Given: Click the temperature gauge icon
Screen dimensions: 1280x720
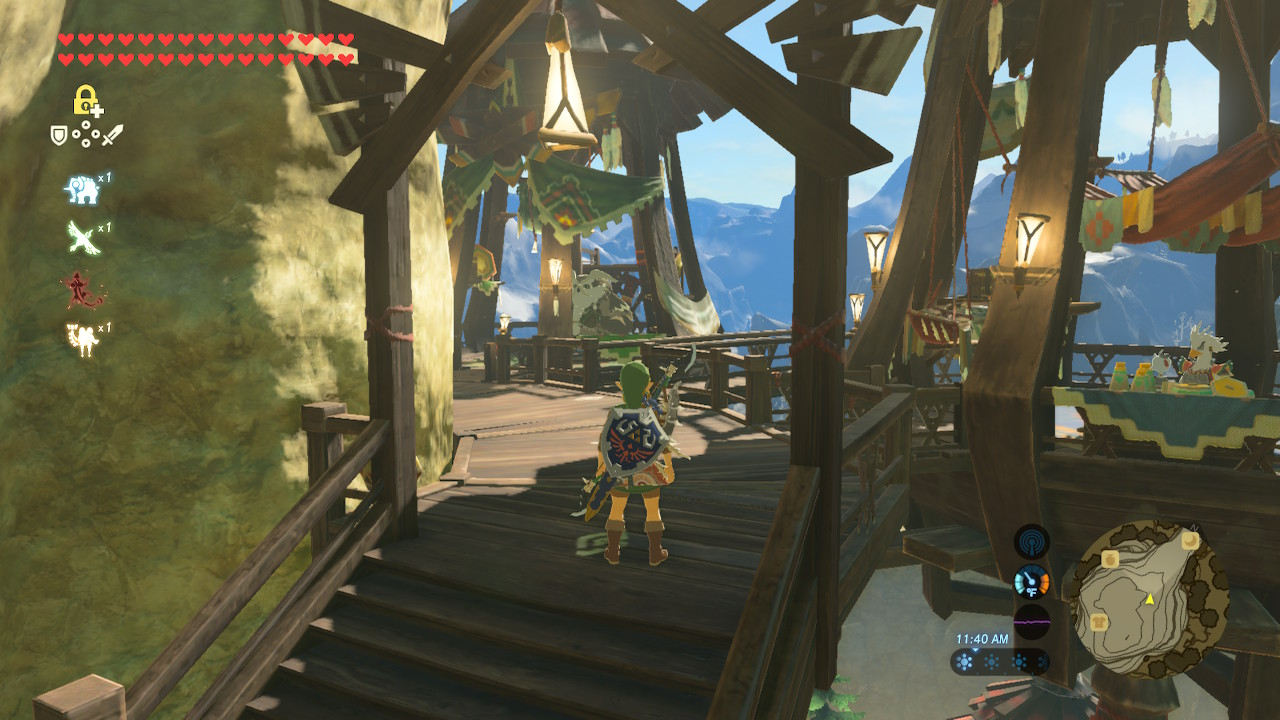Looking at the screenshot, I should tap(1031, 582).
